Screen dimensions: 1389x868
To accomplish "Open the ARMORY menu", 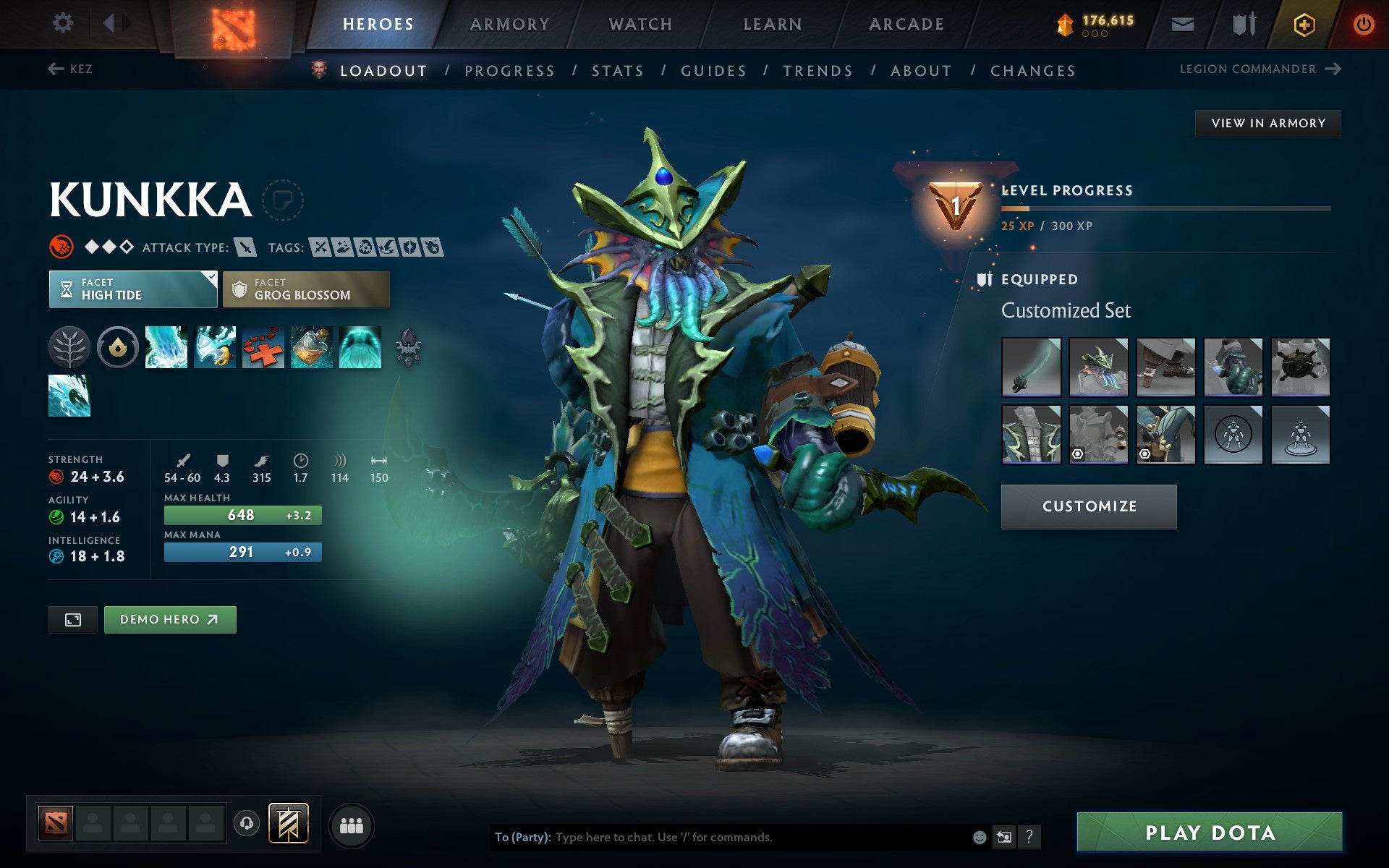I will click(x=509, y=23).
